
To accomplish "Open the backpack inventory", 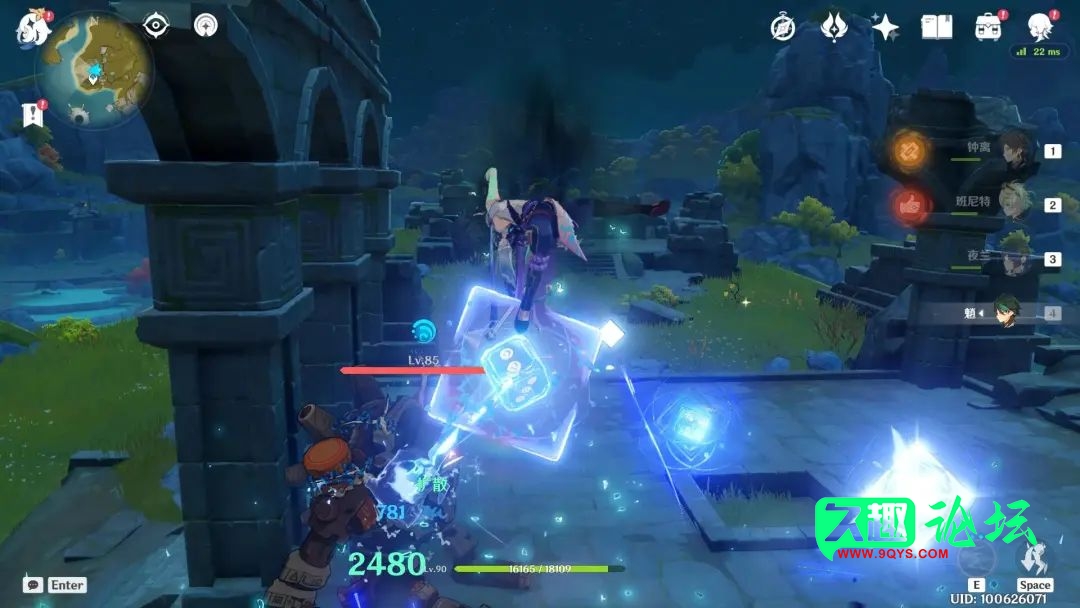I will pyautogui.click(x=988, y=27).
